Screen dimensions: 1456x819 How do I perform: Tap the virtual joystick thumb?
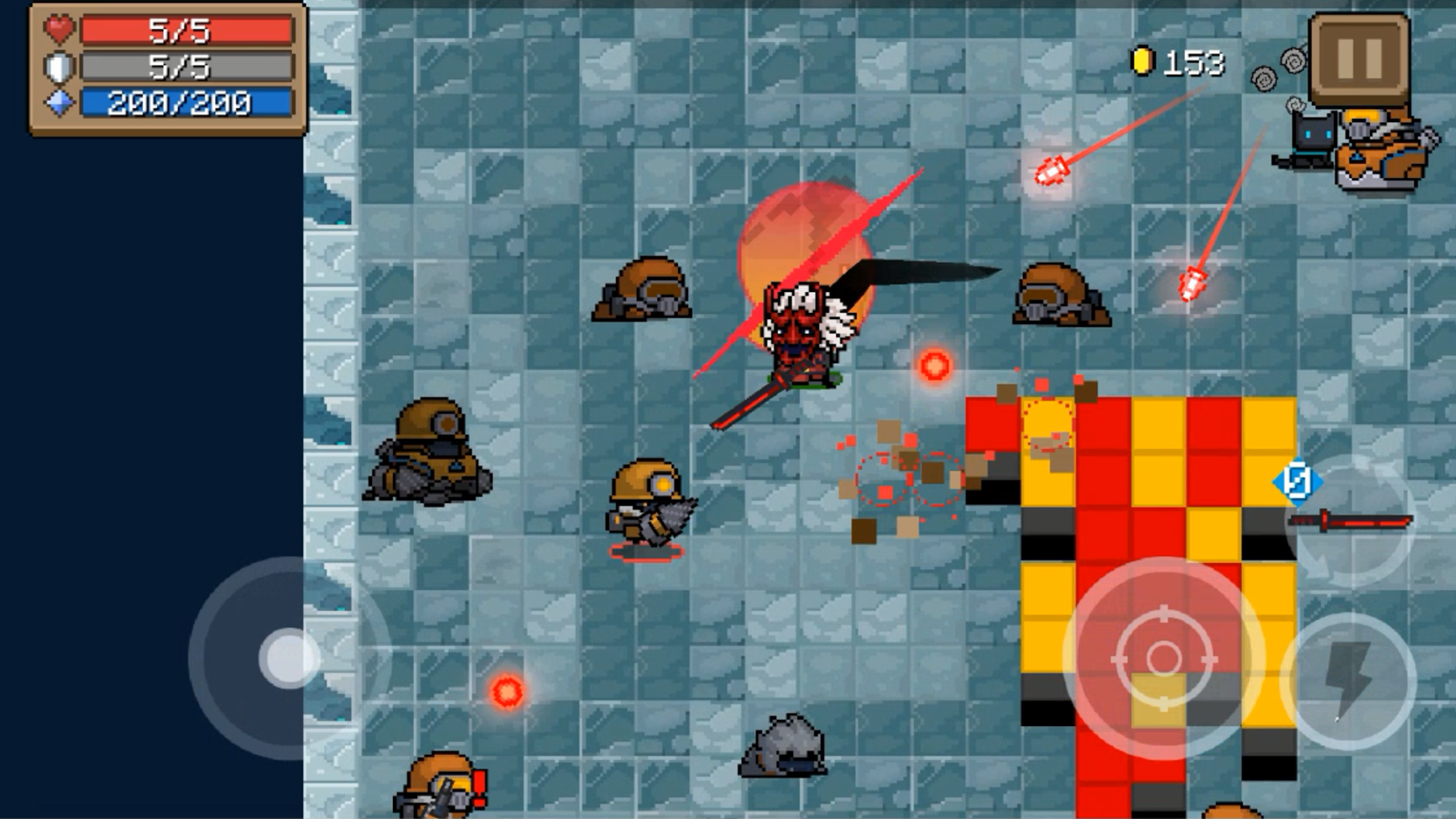tap(289, 658)
